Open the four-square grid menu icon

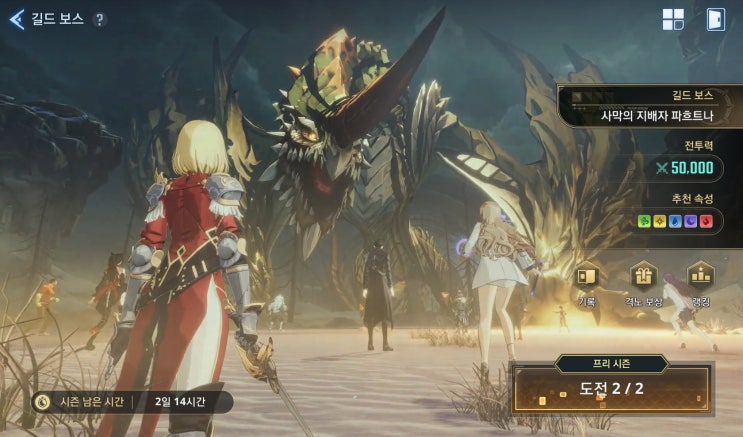673,20
